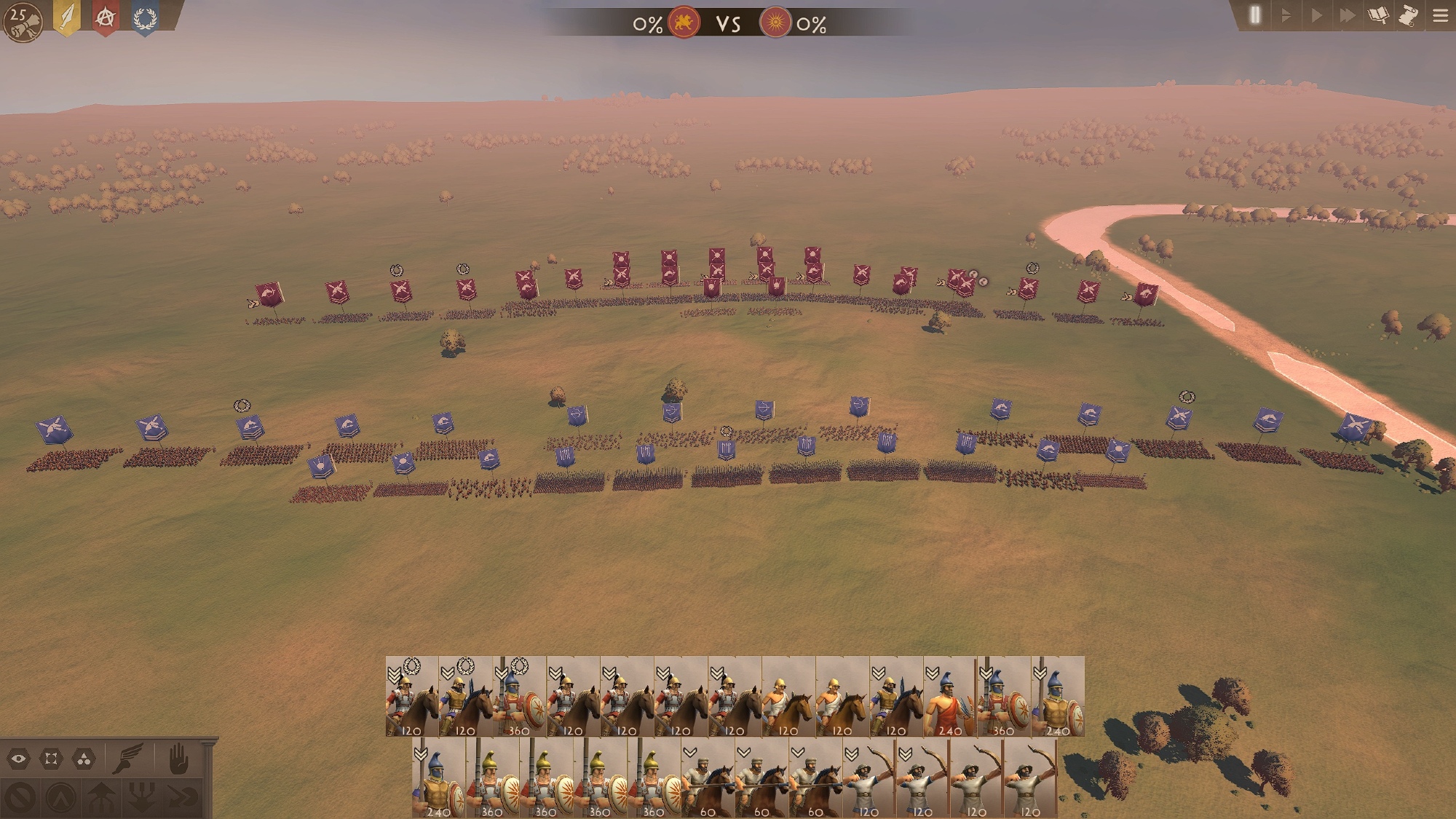Toggle the eye hexagon button
The height and width of the screenshot is (819, 1456).
(19, 759)
